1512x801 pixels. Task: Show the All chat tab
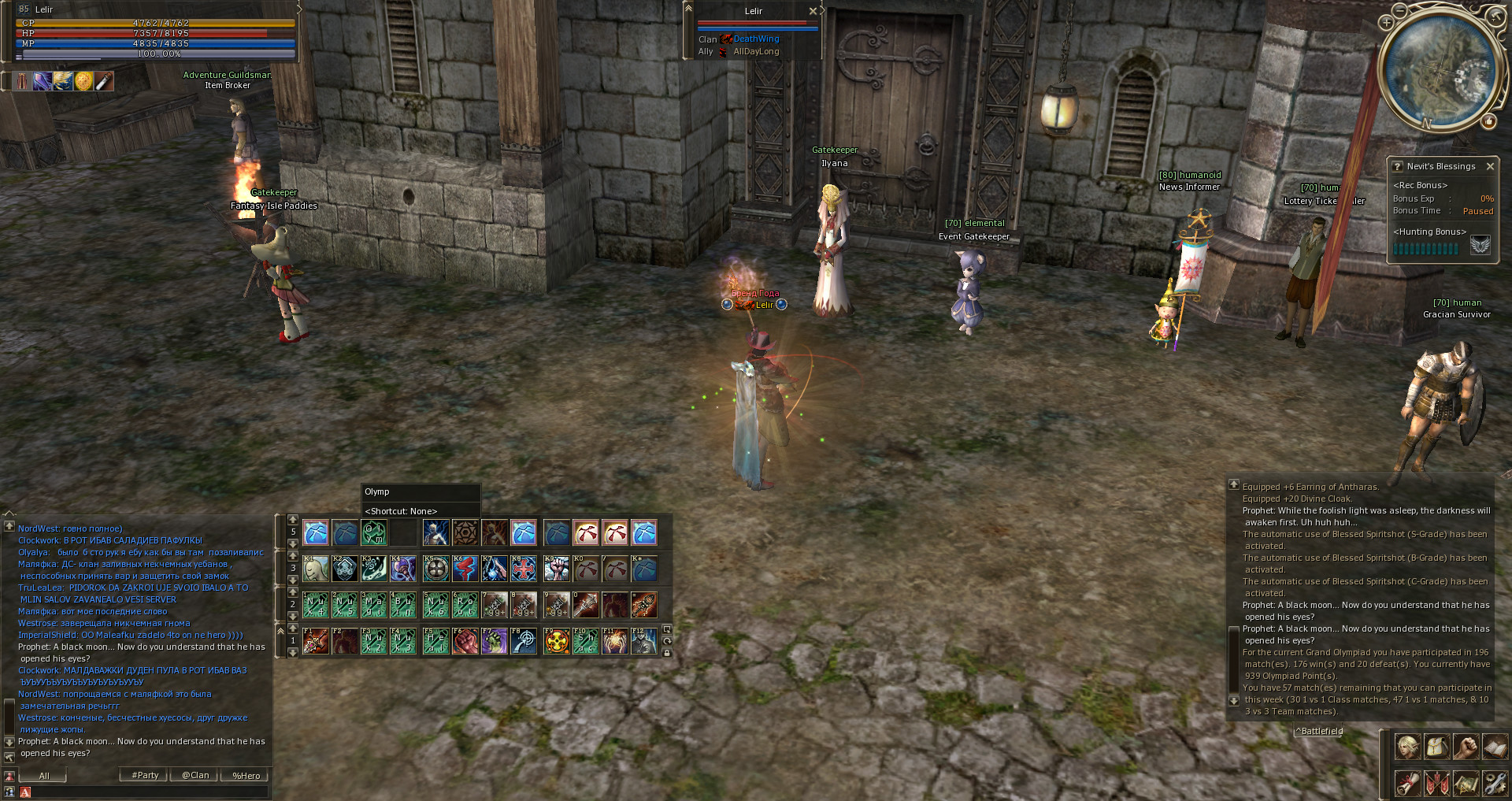(x=44, y=775)
